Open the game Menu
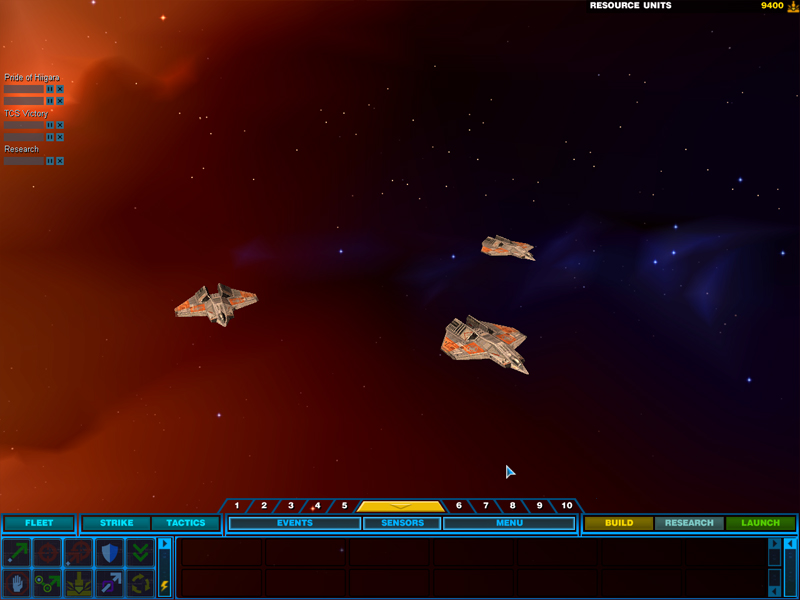This screenshot has width=800, height=600. (509, 523)
